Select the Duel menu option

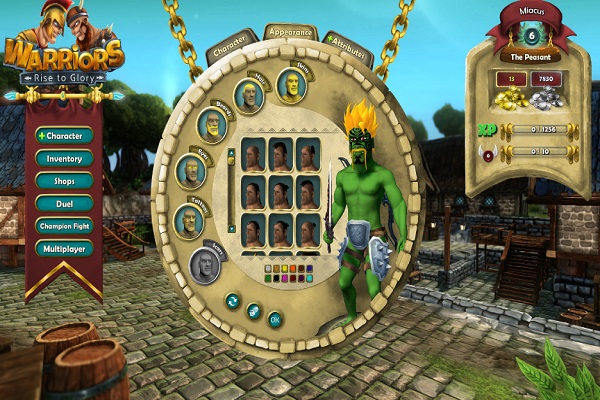[x=67, y=204]
